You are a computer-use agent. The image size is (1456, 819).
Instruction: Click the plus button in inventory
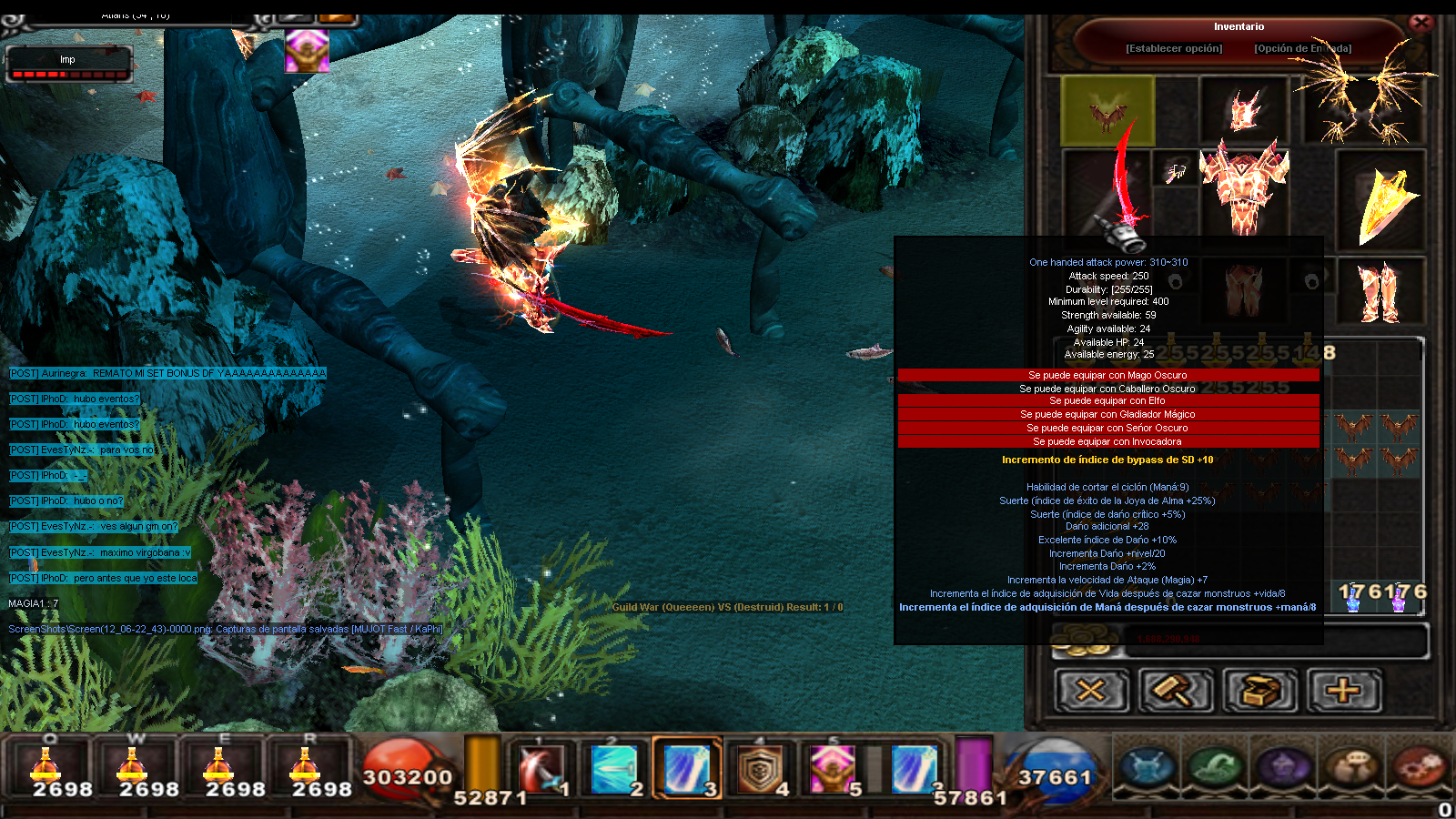1343,691
